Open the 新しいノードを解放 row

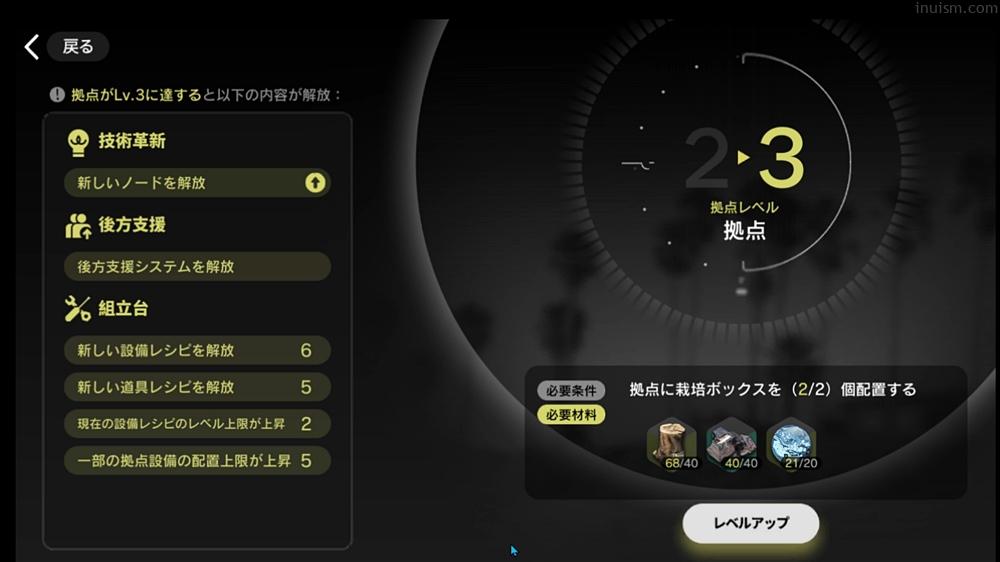(x=197, y=183)
